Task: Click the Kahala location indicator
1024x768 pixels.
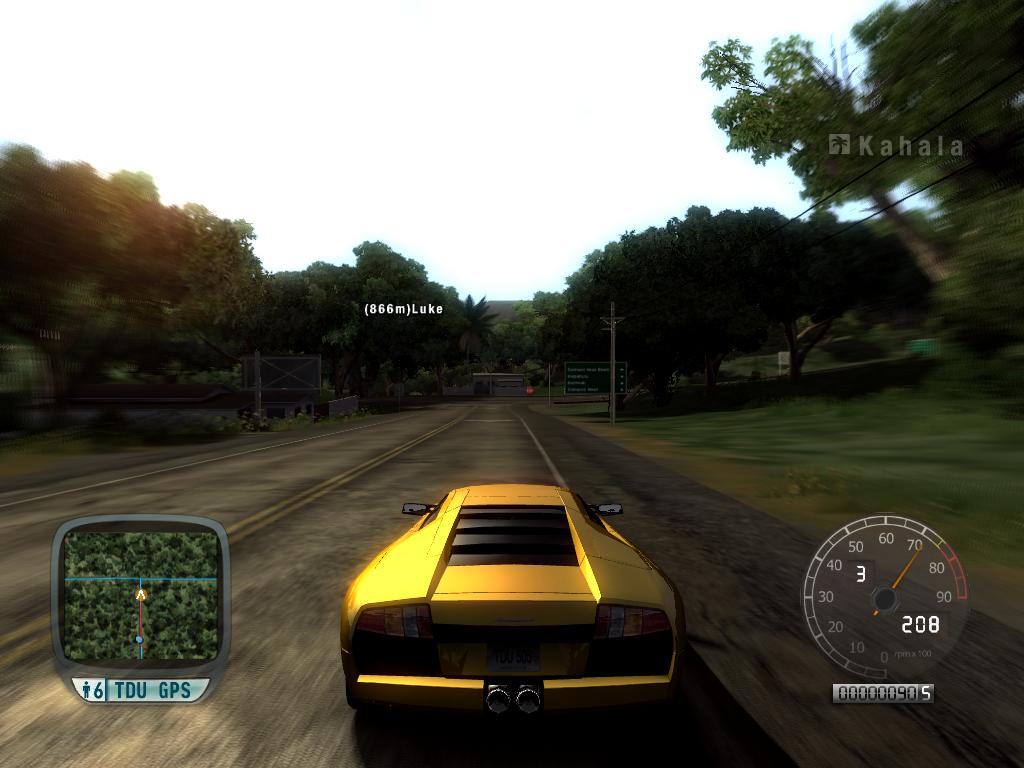Action: [x=897, y=146]
